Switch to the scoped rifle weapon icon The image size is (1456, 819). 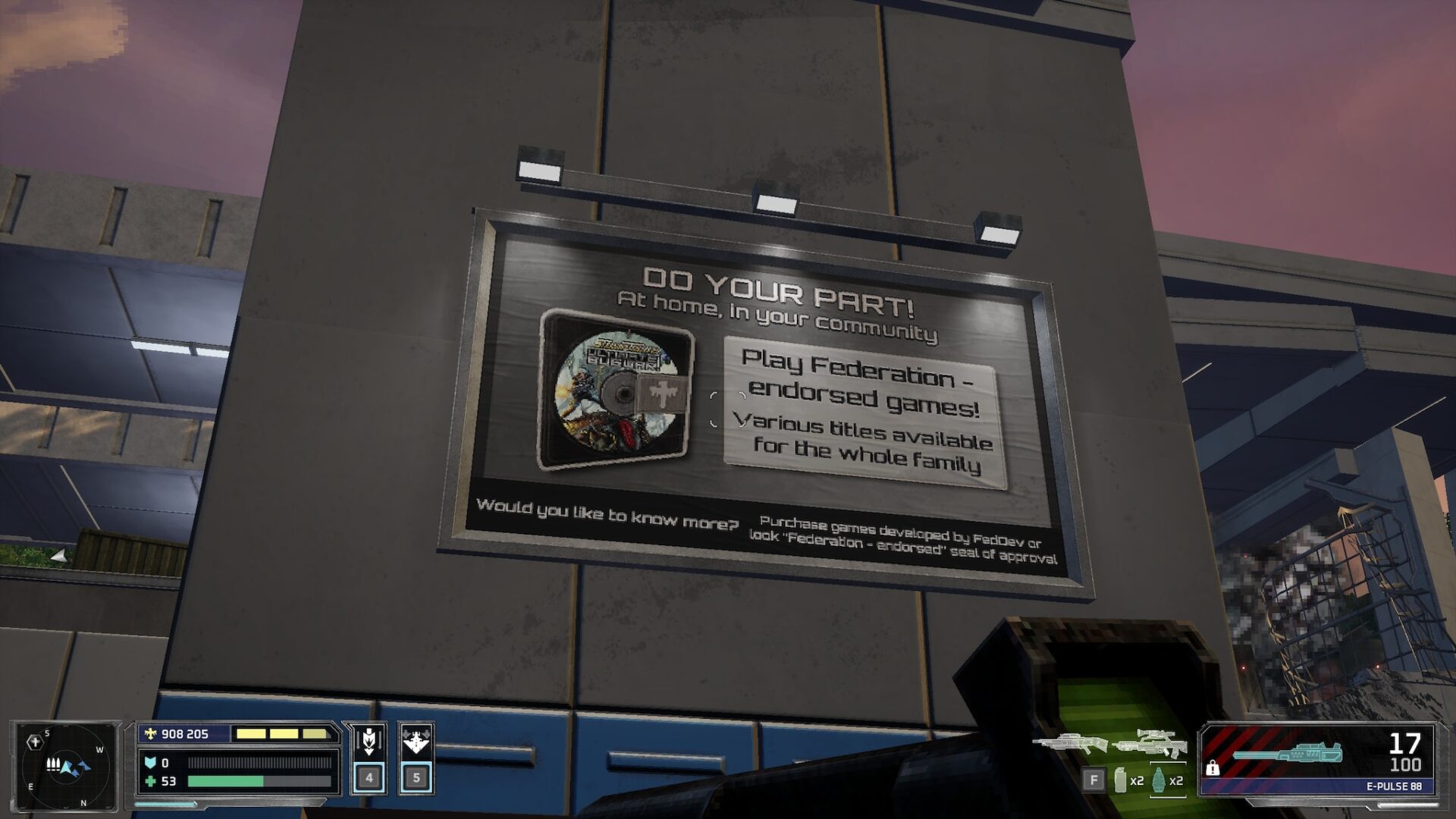coord(1150,743)
